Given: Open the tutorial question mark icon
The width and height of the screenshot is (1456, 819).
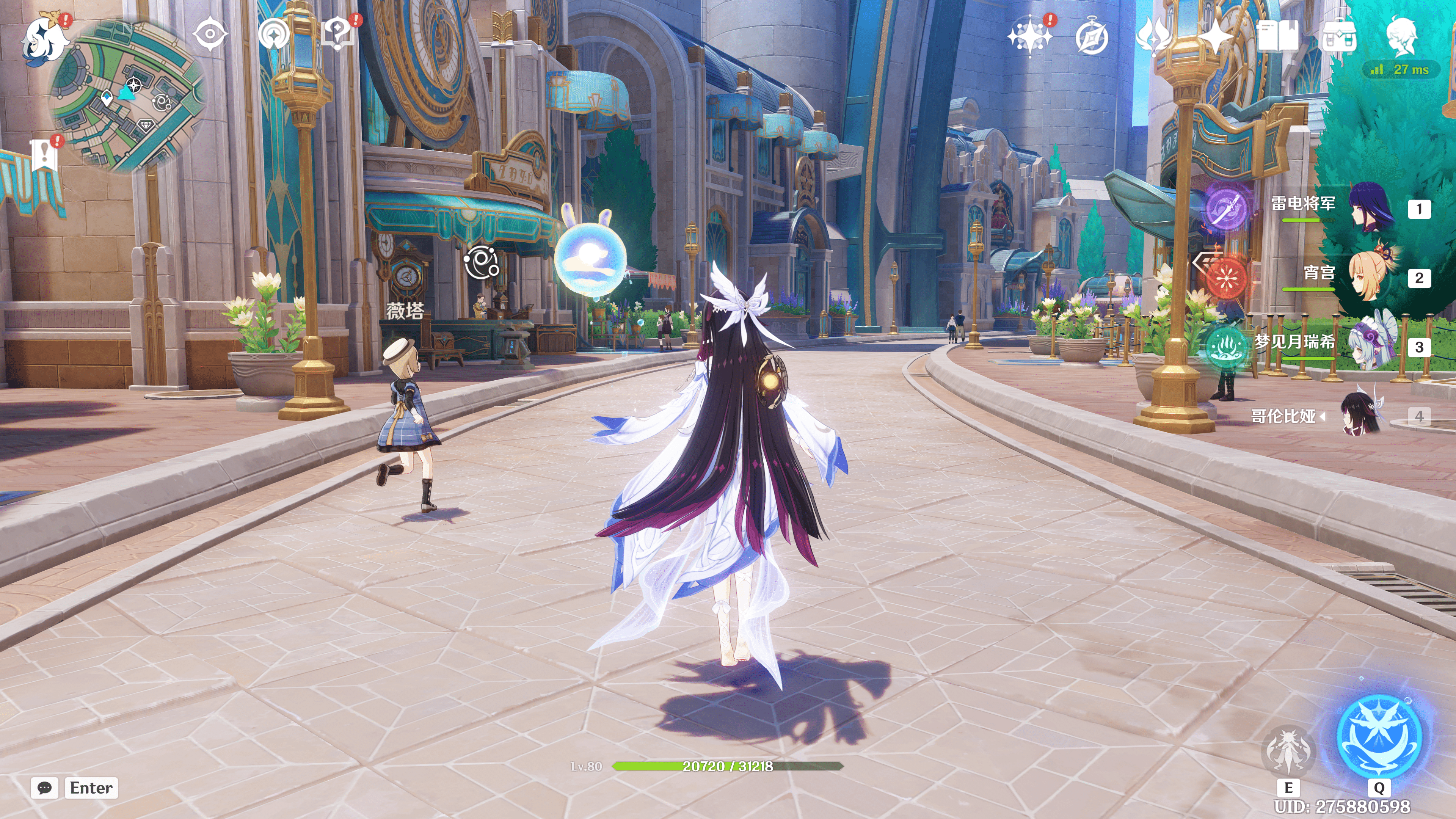Looking at the screenshot, I should pyautogui.click(x=337, y=34).
